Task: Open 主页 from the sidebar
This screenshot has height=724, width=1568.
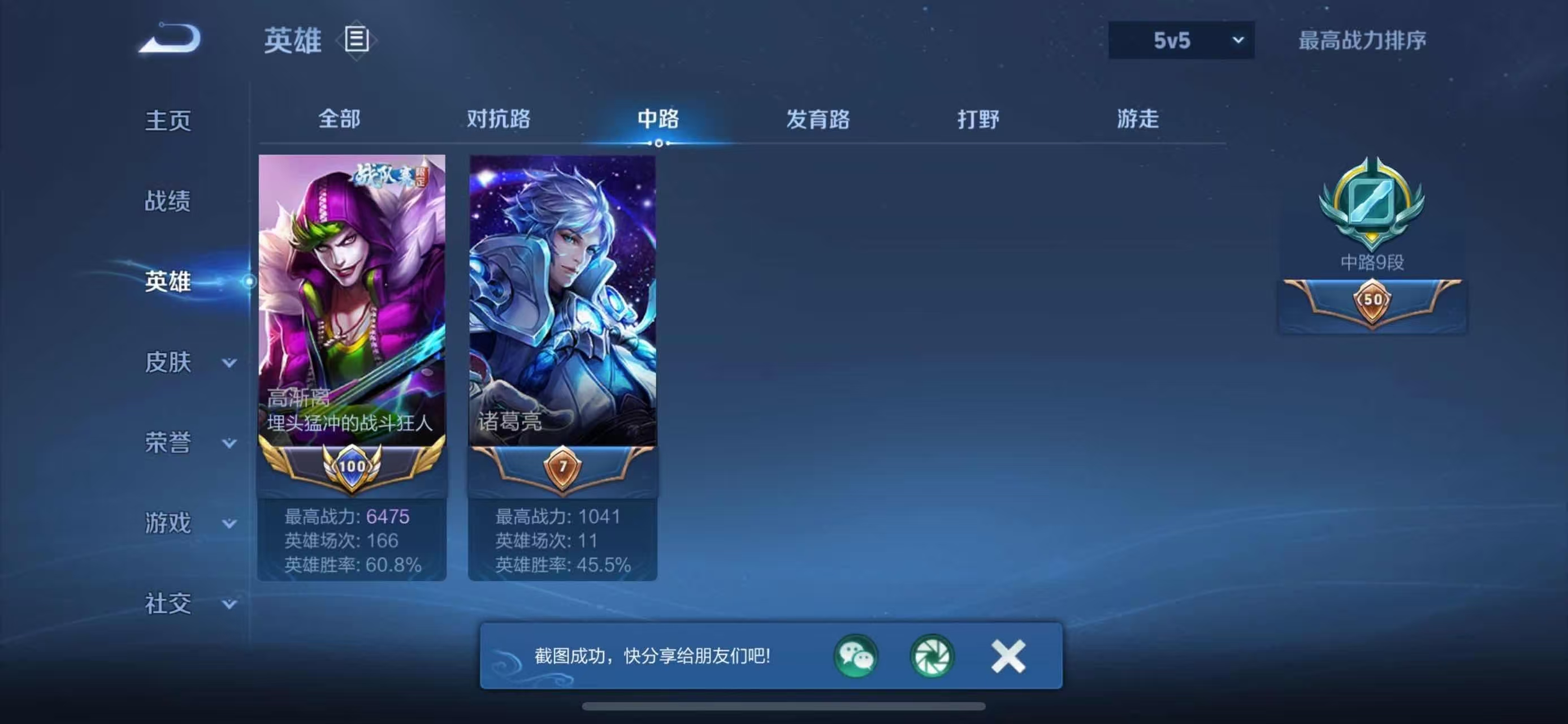Action: [x=167, y=120]
